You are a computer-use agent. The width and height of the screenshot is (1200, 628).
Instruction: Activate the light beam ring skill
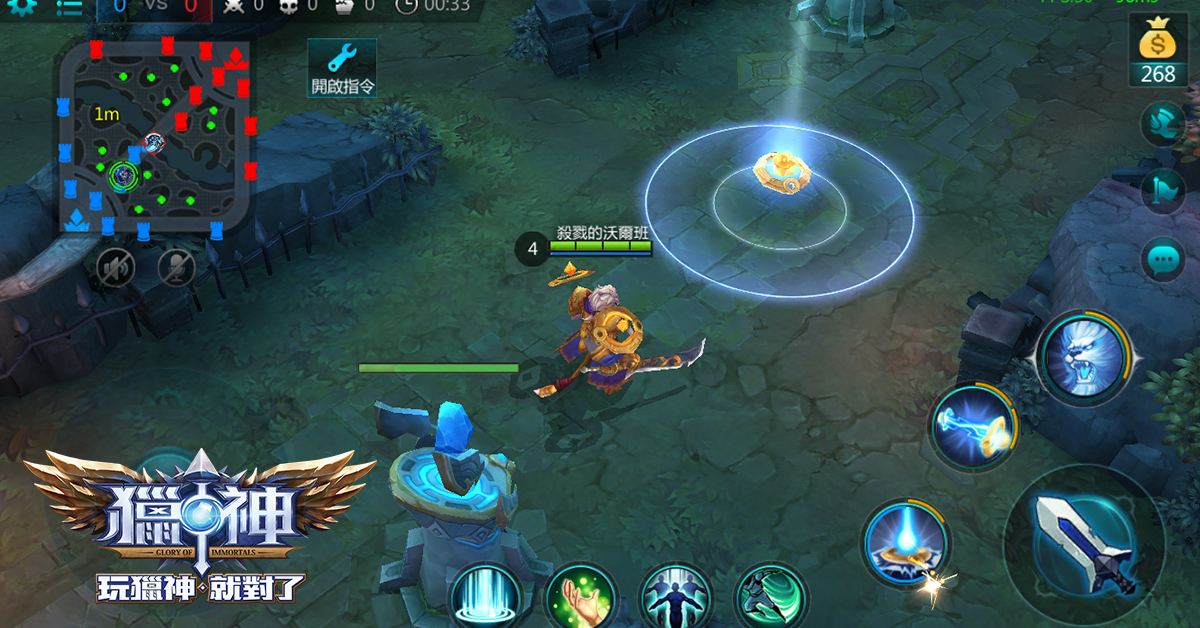pos(904,543)
